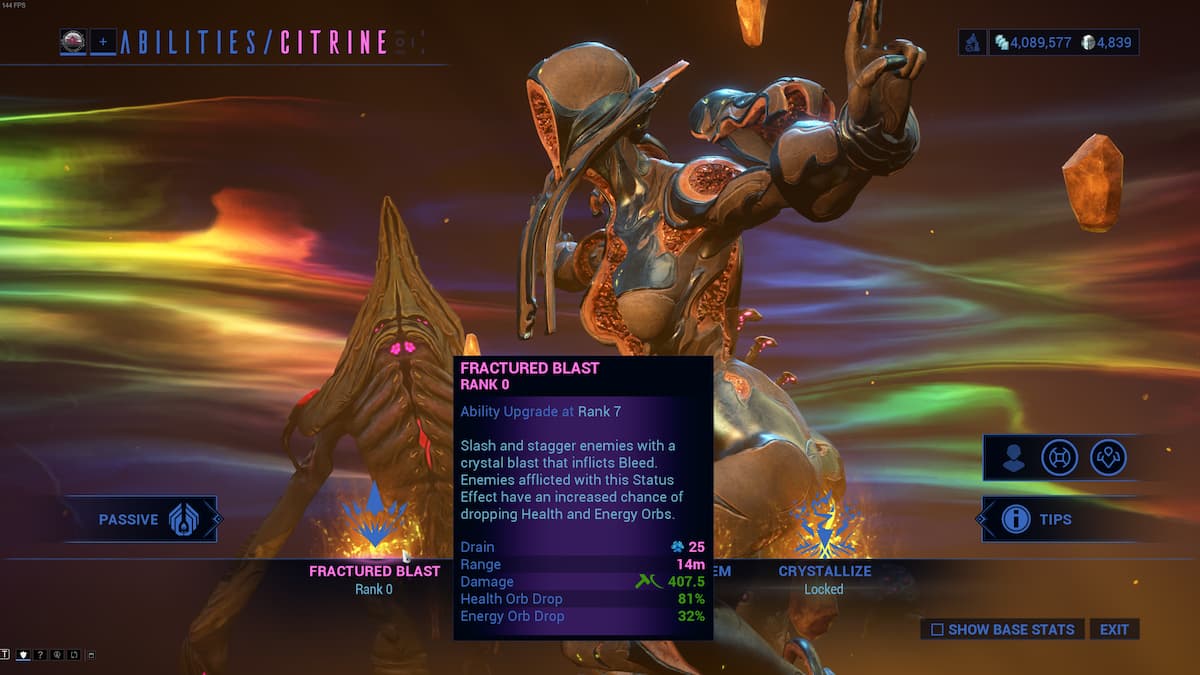Exit the abilities screen
Screen dimensions: 1200x675
pyautogui.click(x=1114, y=630)
